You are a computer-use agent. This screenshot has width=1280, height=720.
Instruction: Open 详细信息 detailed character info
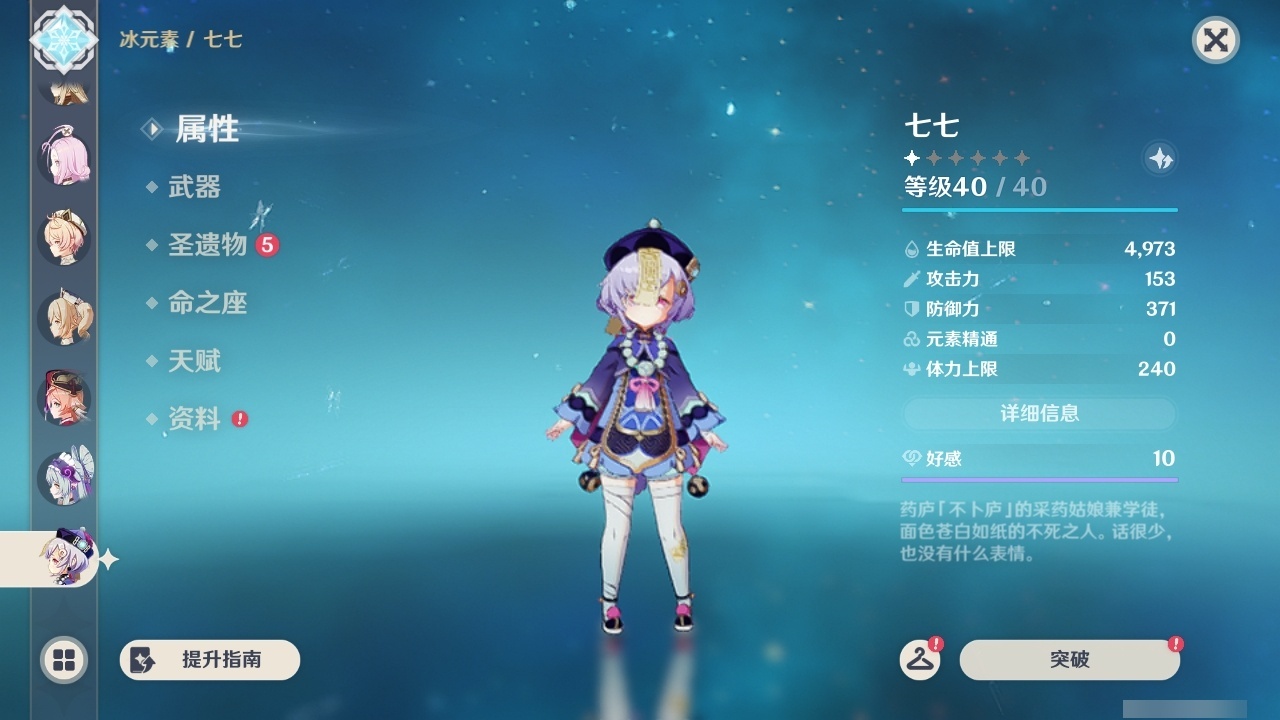pos(1039,413)
